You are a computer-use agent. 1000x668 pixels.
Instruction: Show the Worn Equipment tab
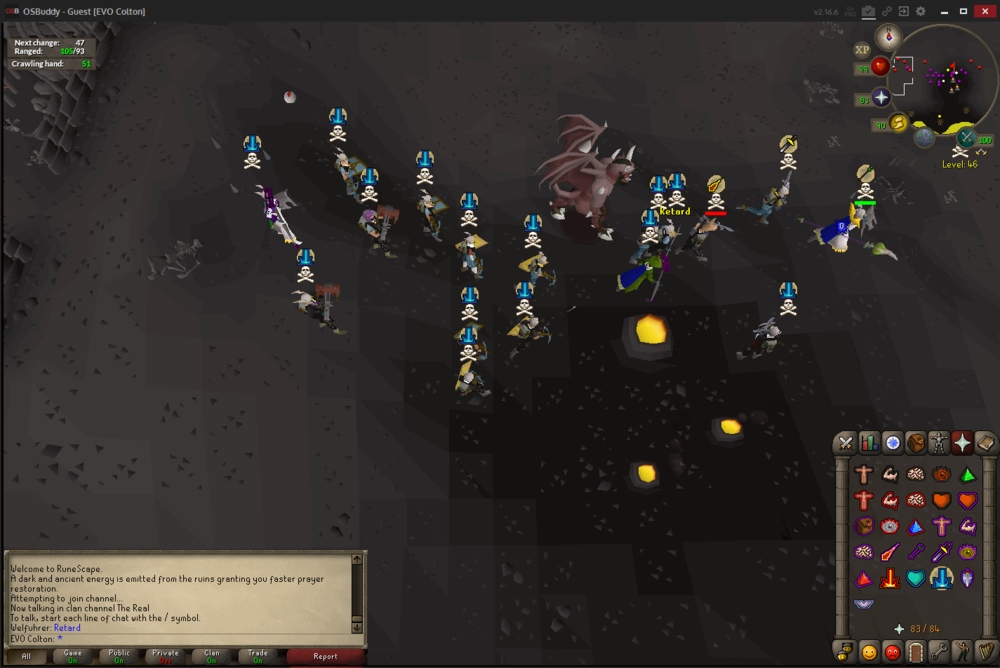pyautogui.click(x=939, y=442)
